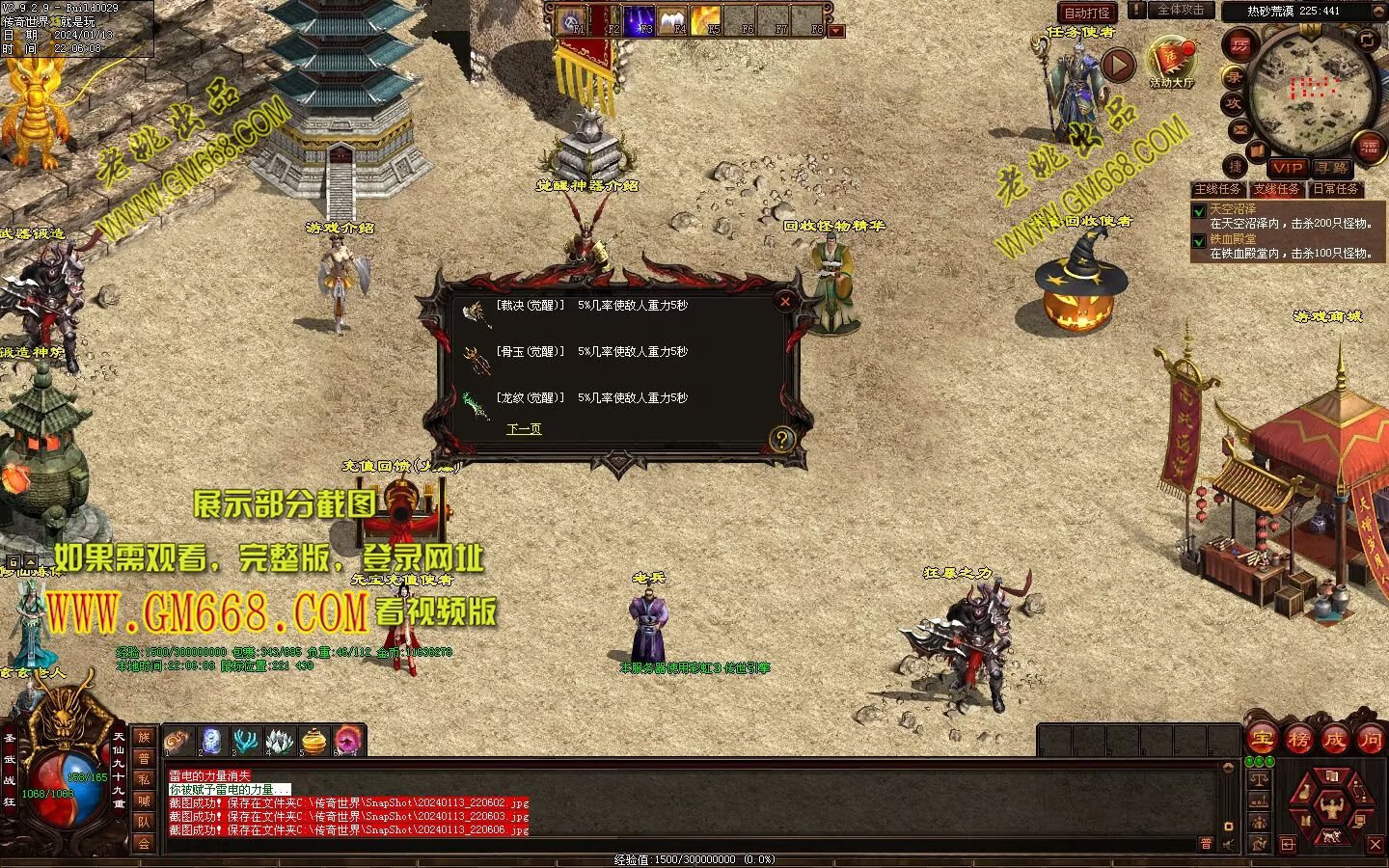Toggle auto-fight (自动打怪) button
The height and width of the screenshot is (868, 1389).
(x=1087, y=13)
